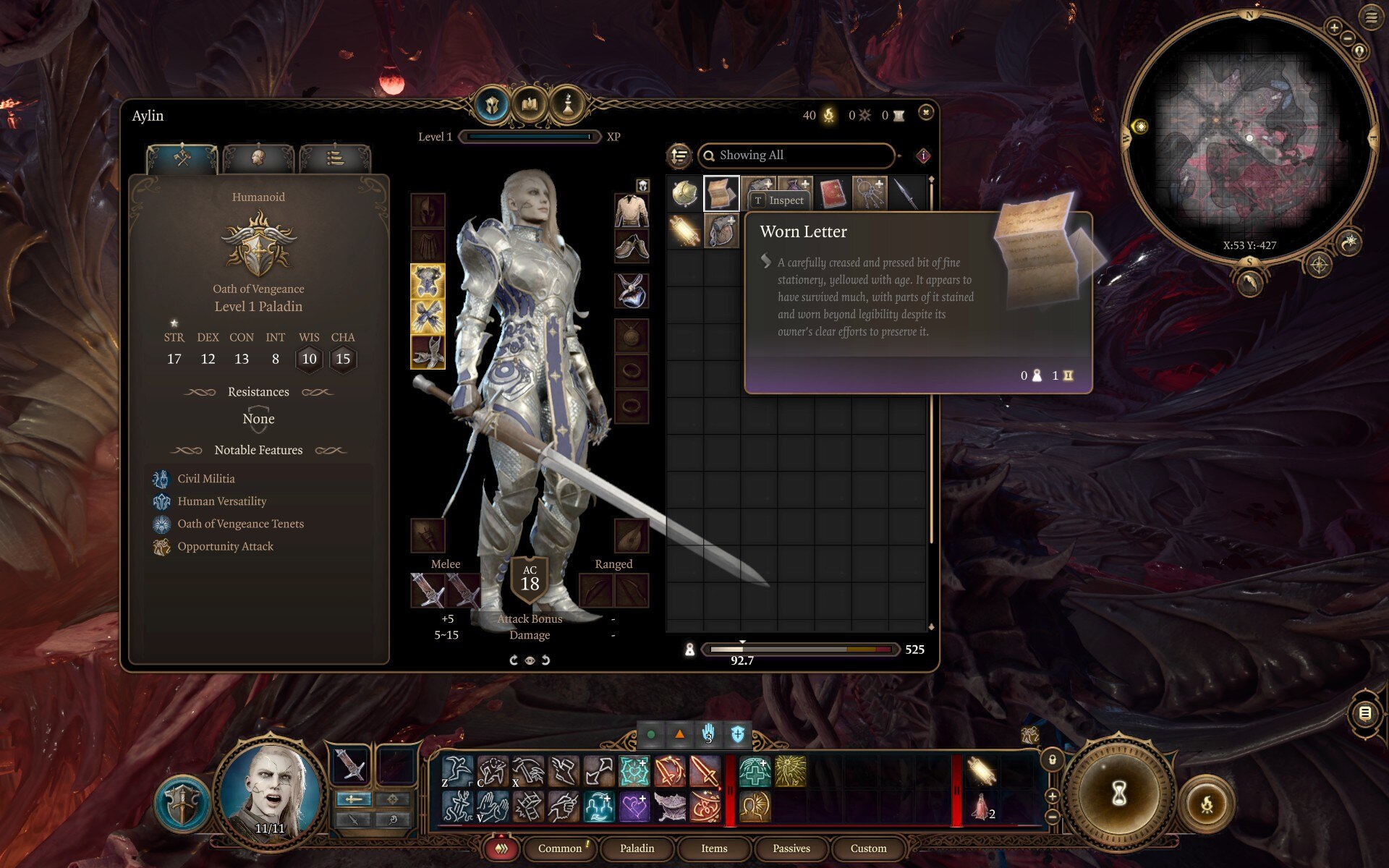This screenshot has height=868, width=1389.
Task: Click the campfire rest button
Action: coord(1207,804)
